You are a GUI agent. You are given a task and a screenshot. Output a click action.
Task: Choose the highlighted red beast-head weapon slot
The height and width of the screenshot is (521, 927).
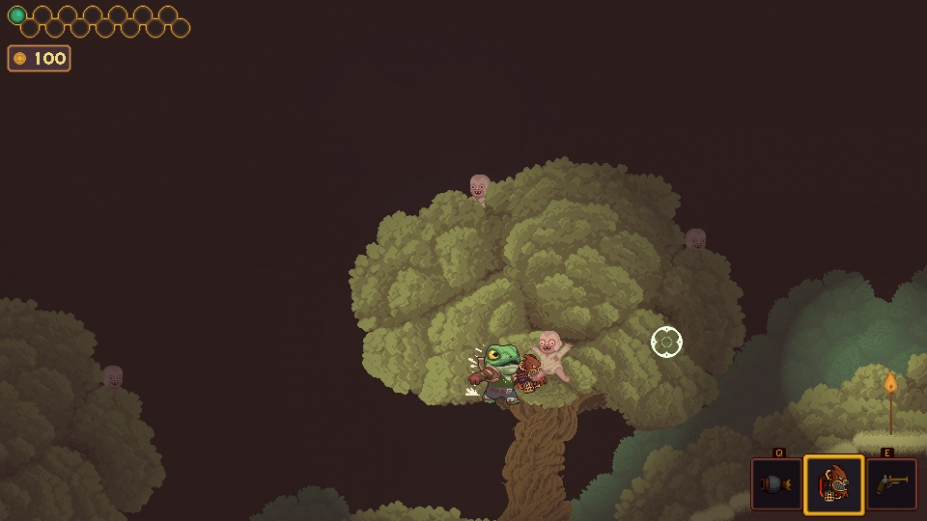pos(833,485)
